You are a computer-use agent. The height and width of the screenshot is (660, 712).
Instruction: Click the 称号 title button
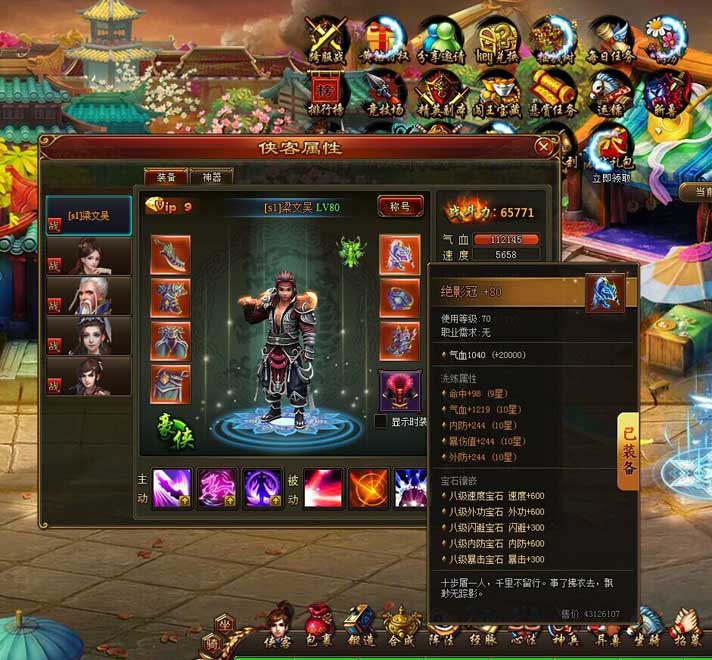[399, 206]
